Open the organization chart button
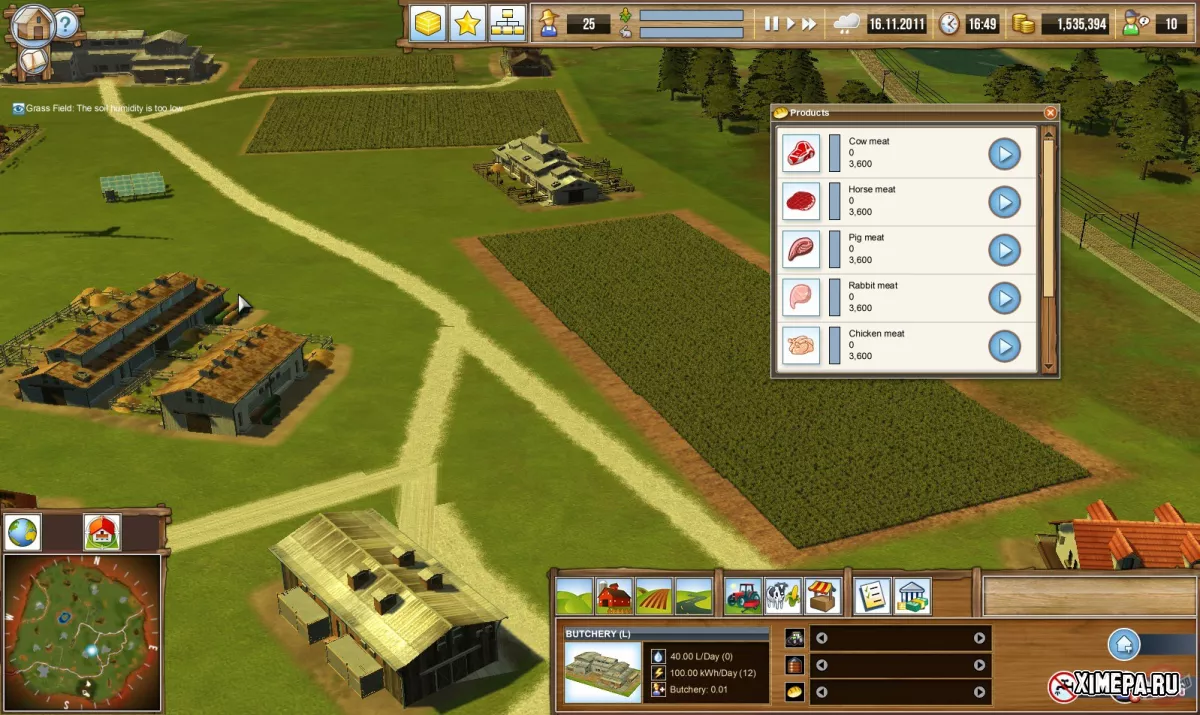Screen dimensions: 1200x715 [508, 23]
